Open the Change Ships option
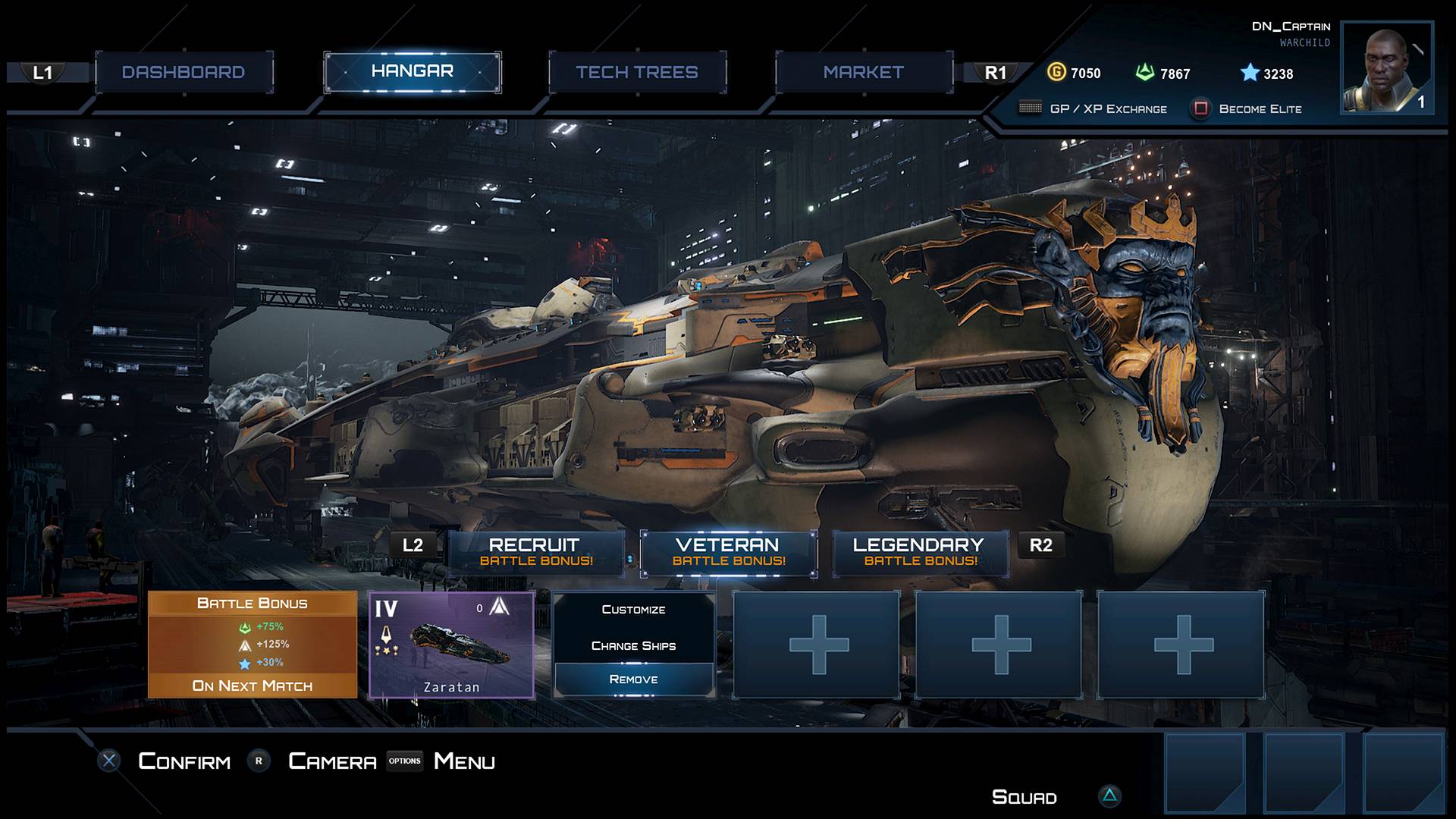The height and width of the screenshot is (819, 1456). coord(633,646)
